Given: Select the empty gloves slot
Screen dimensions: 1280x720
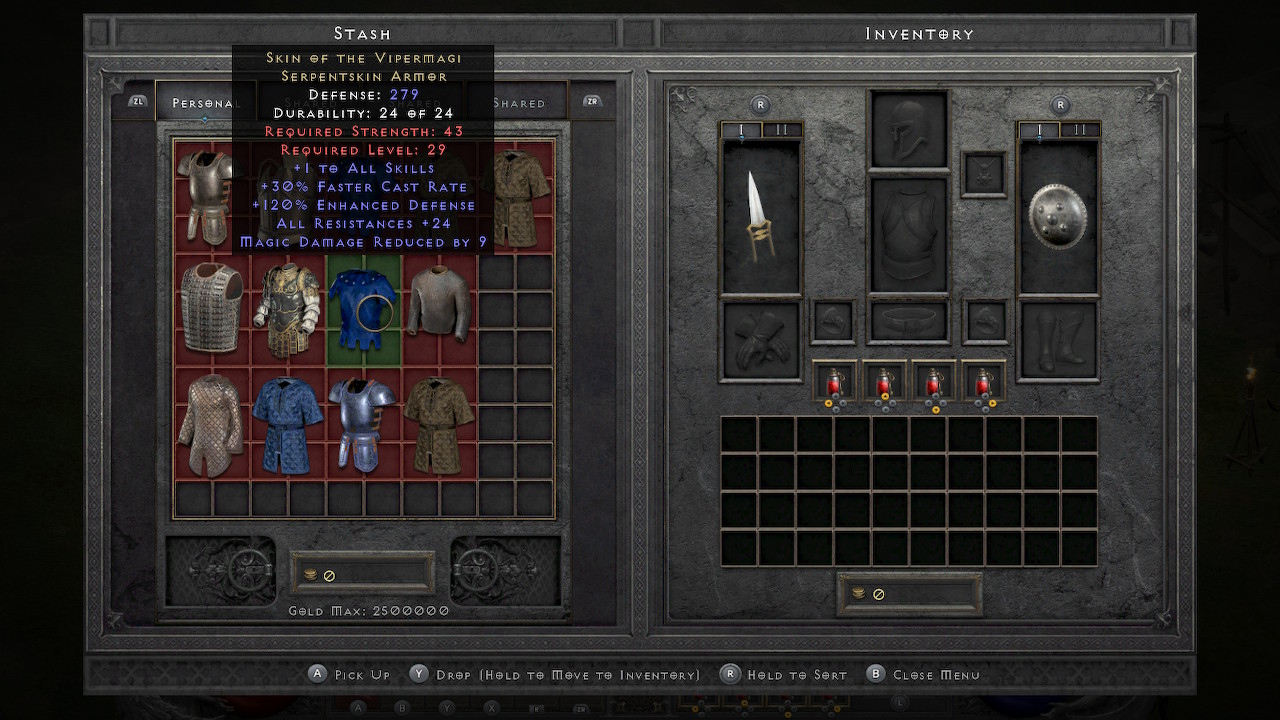Looking at the screenshot, I should click(x=761, y=341).
